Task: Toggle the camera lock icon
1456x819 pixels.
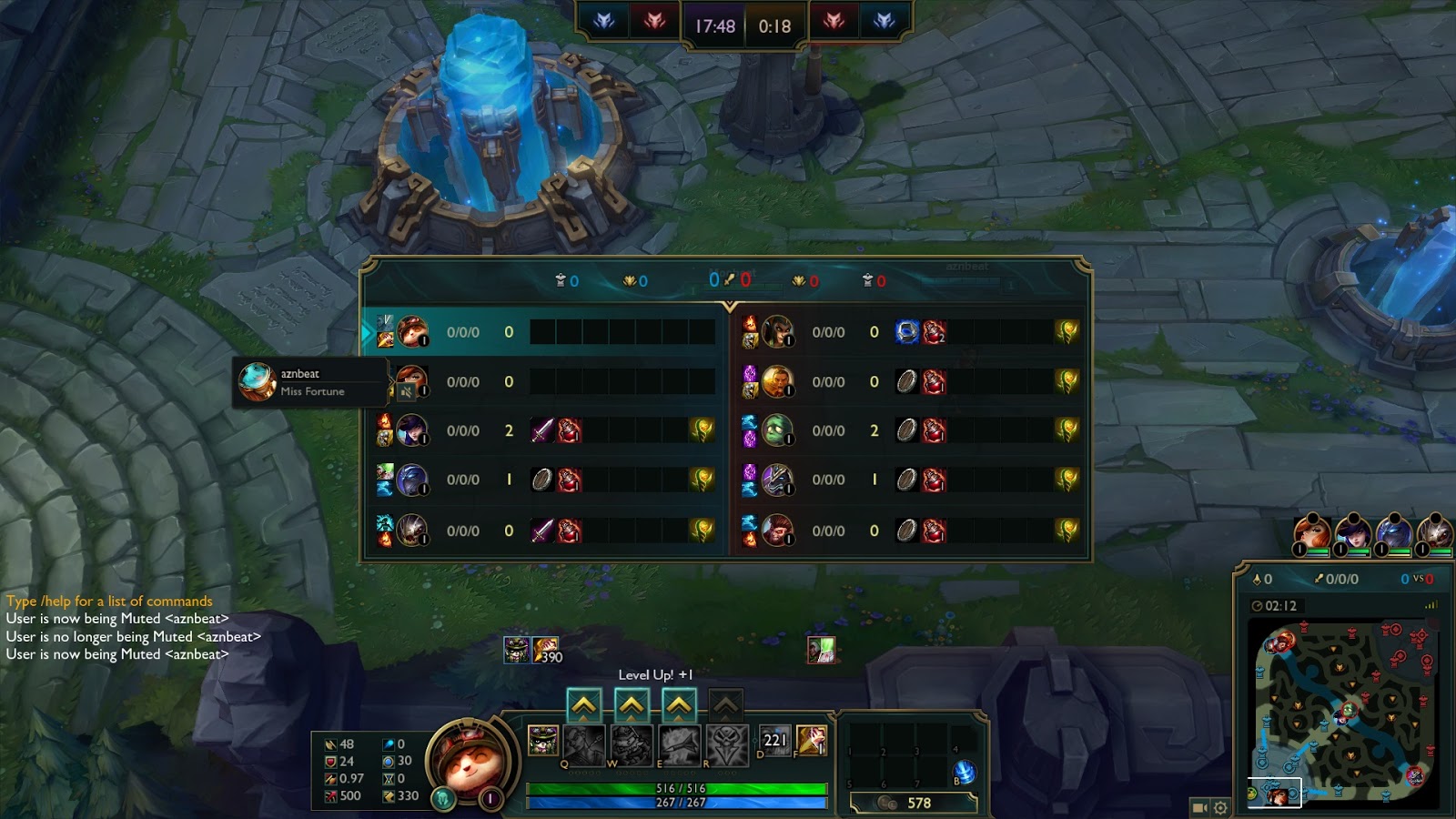Action: tap(1200, 807)
